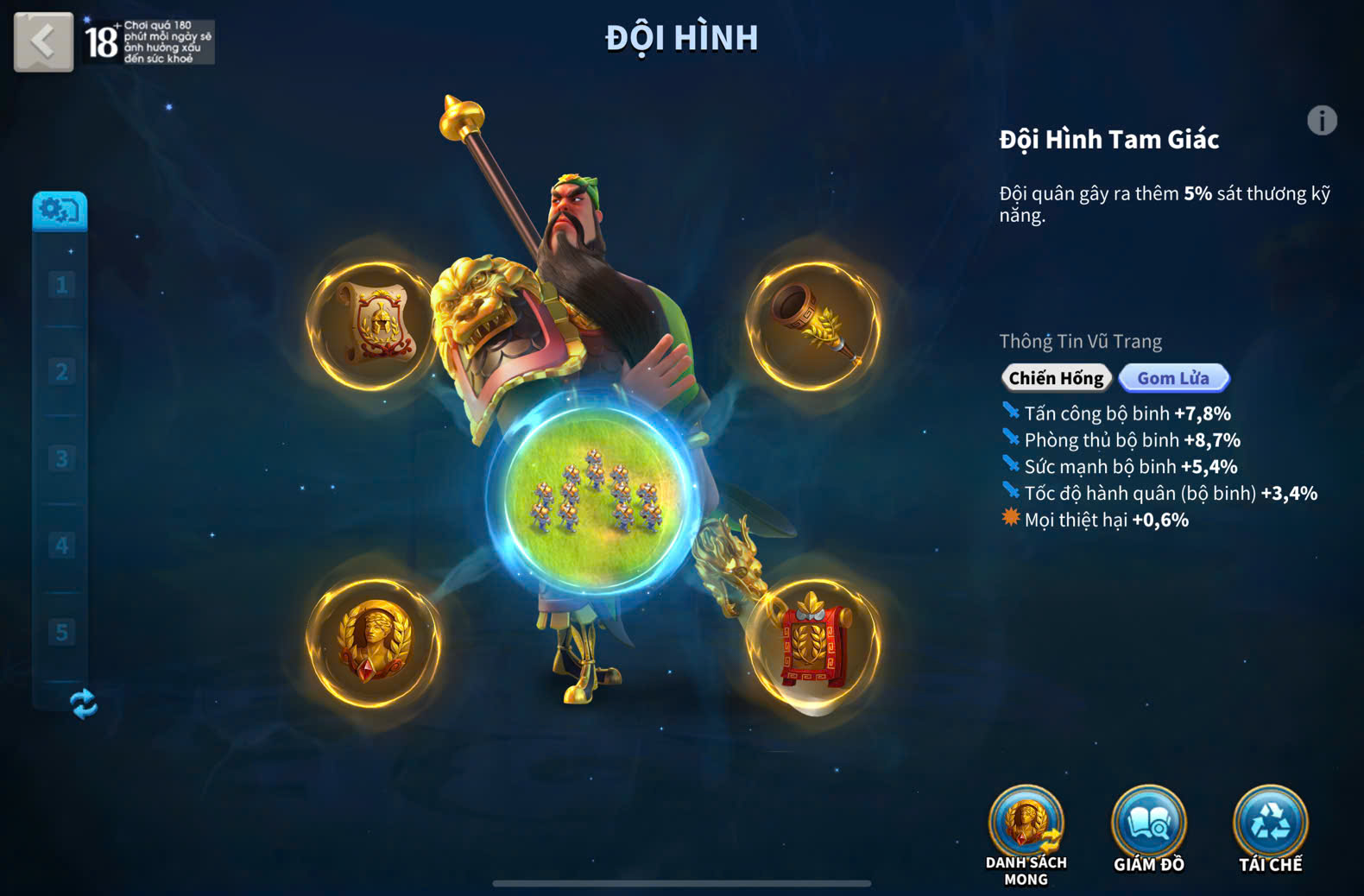The width and height of the screenshot is (1364, 896).
Task: Go back with the arrow button
Action: (43, 41)
